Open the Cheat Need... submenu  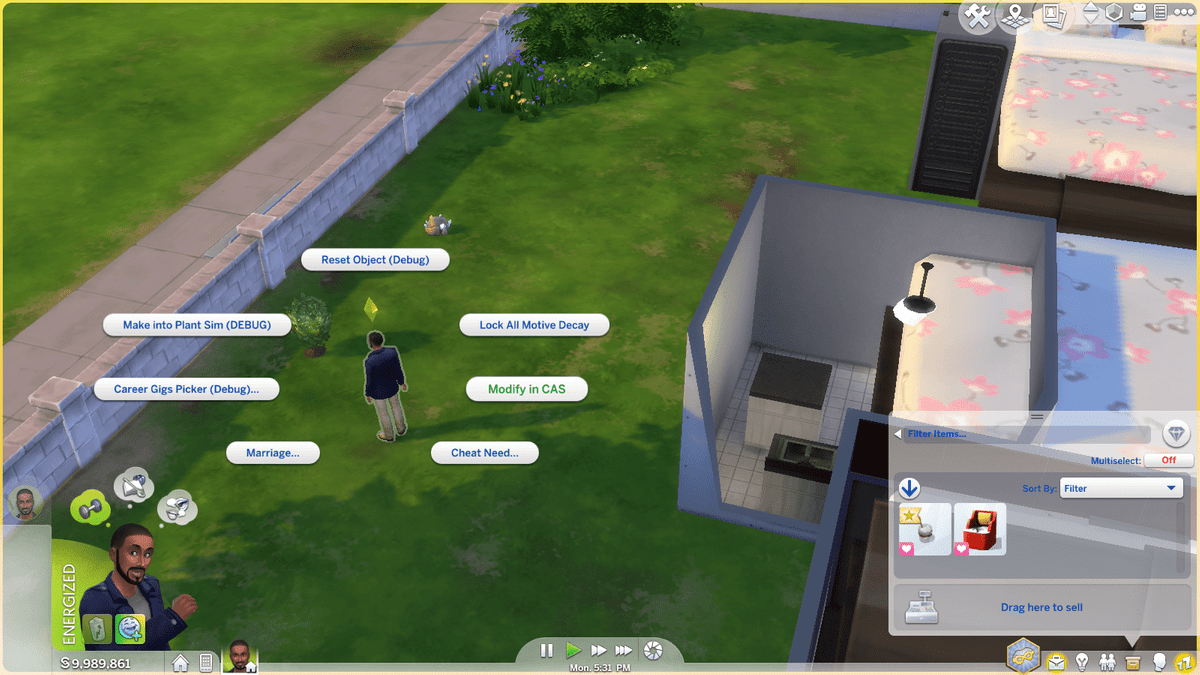[485, 453]
